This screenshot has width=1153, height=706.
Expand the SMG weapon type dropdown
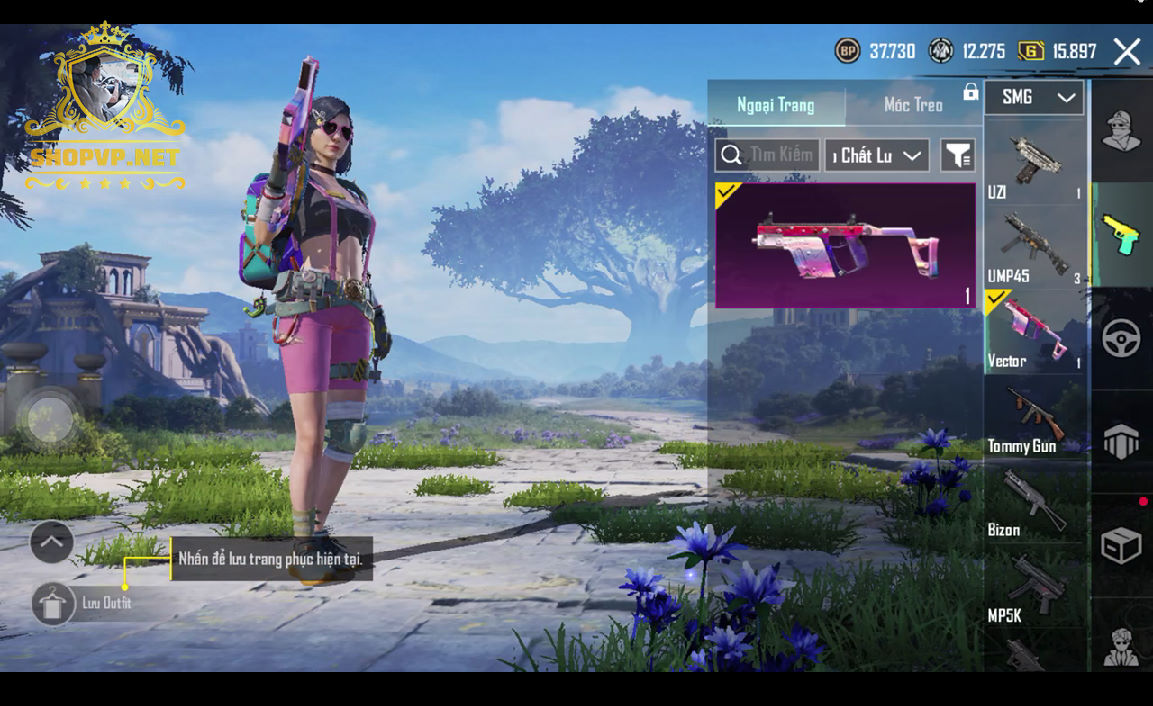[x=1035, y=97]
